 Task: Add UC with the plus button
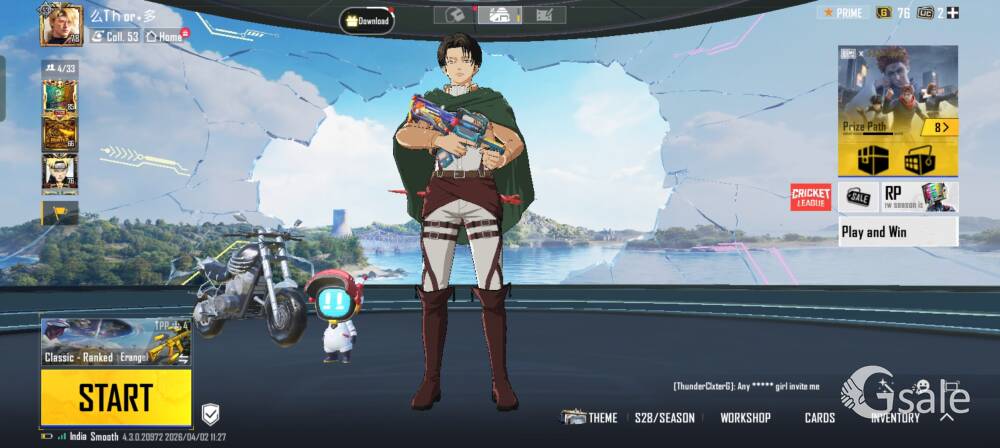[953, 13]
